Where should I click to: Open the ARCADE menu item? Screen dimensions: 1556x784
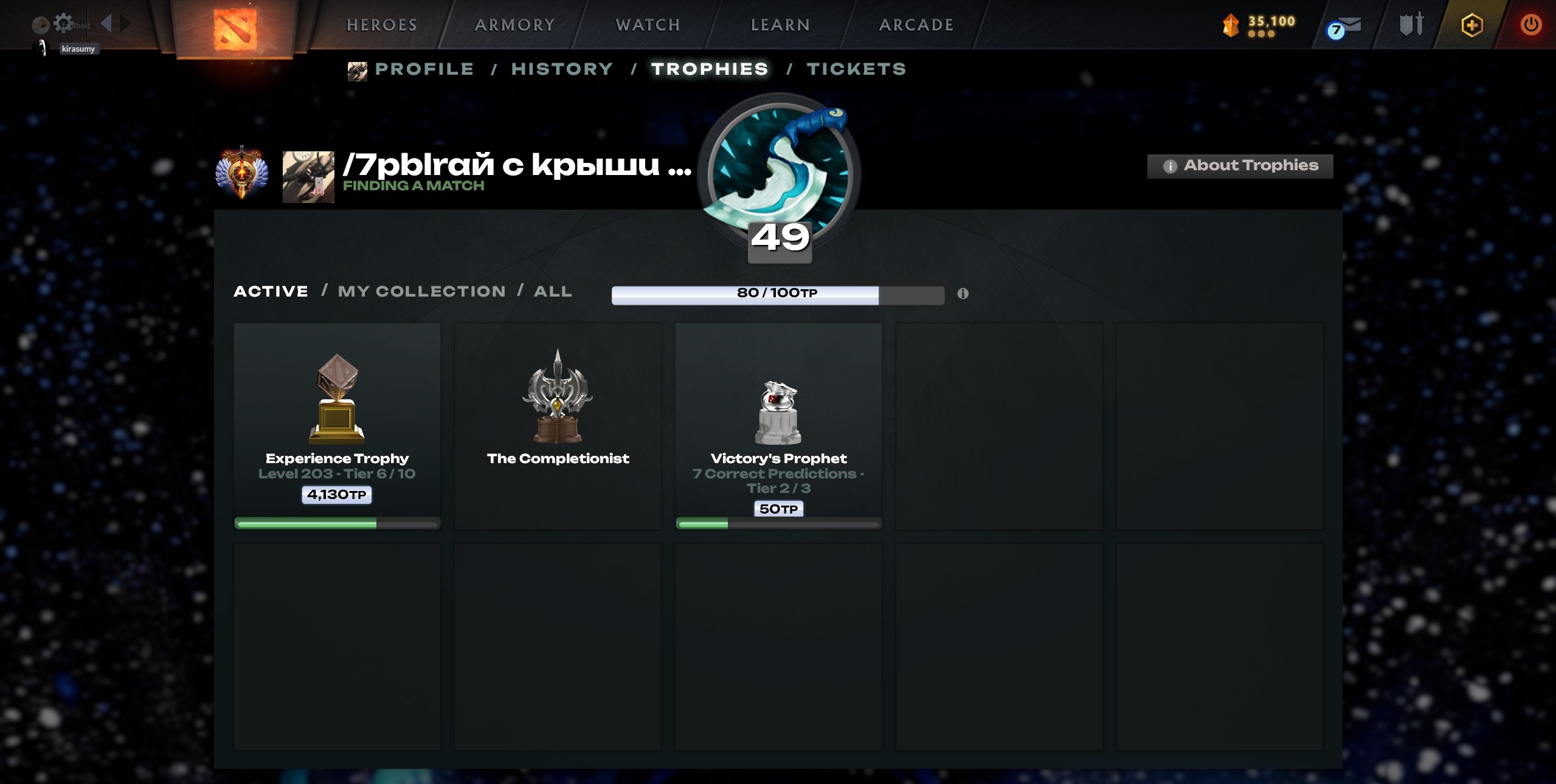[x=915, y=24]
